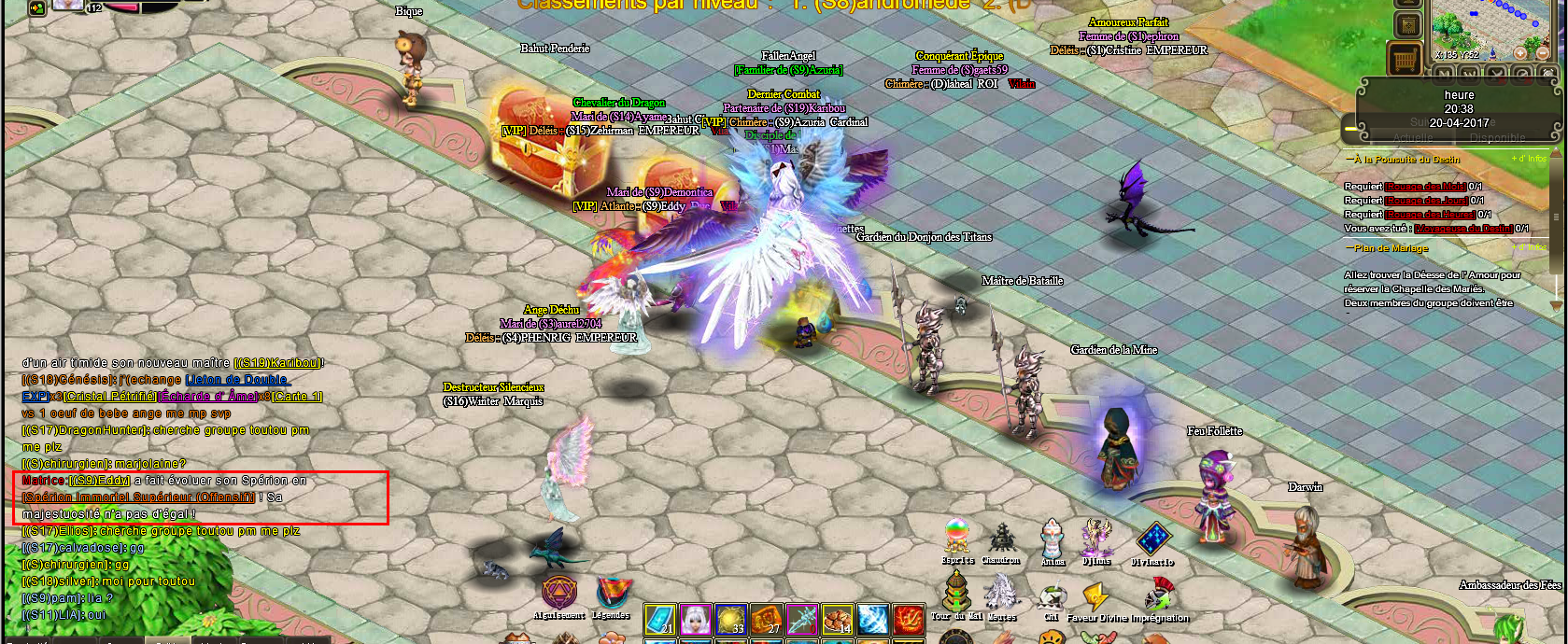Open the shopping cart shop button
The width and height of the screenshot is (1568, 644).
point(1404,59)
